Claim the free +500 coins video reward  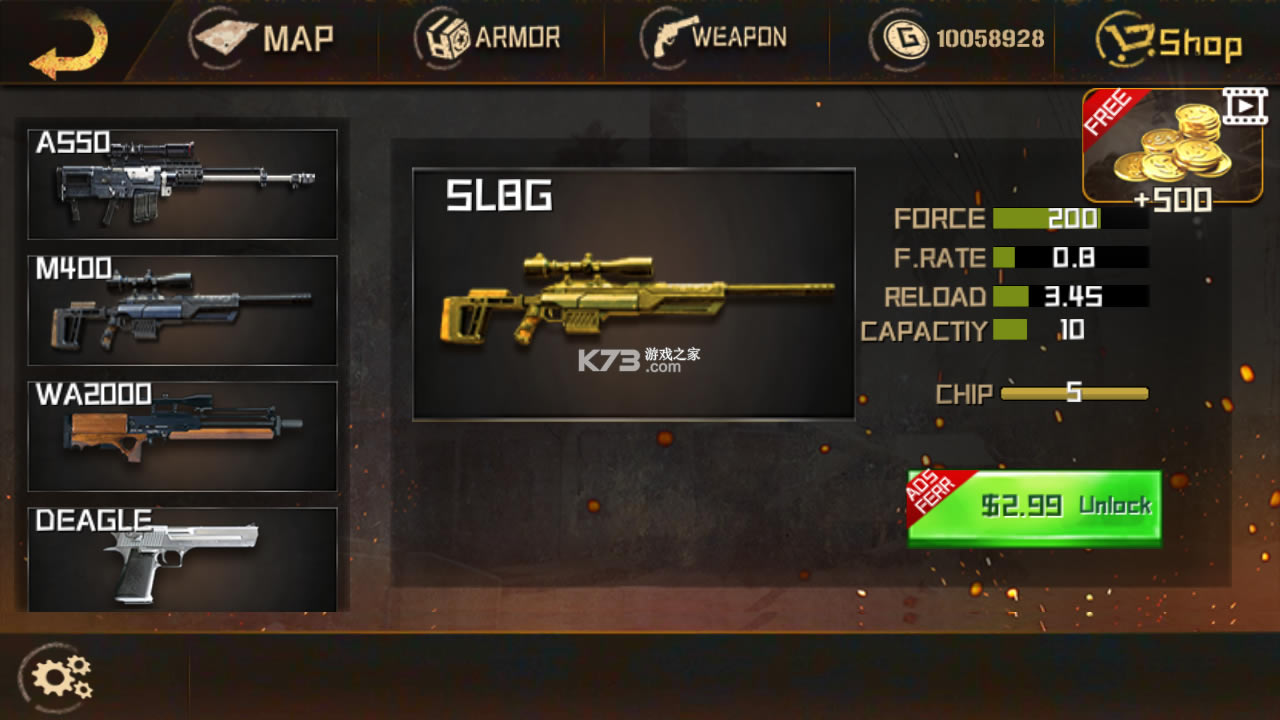[1172, 148]
